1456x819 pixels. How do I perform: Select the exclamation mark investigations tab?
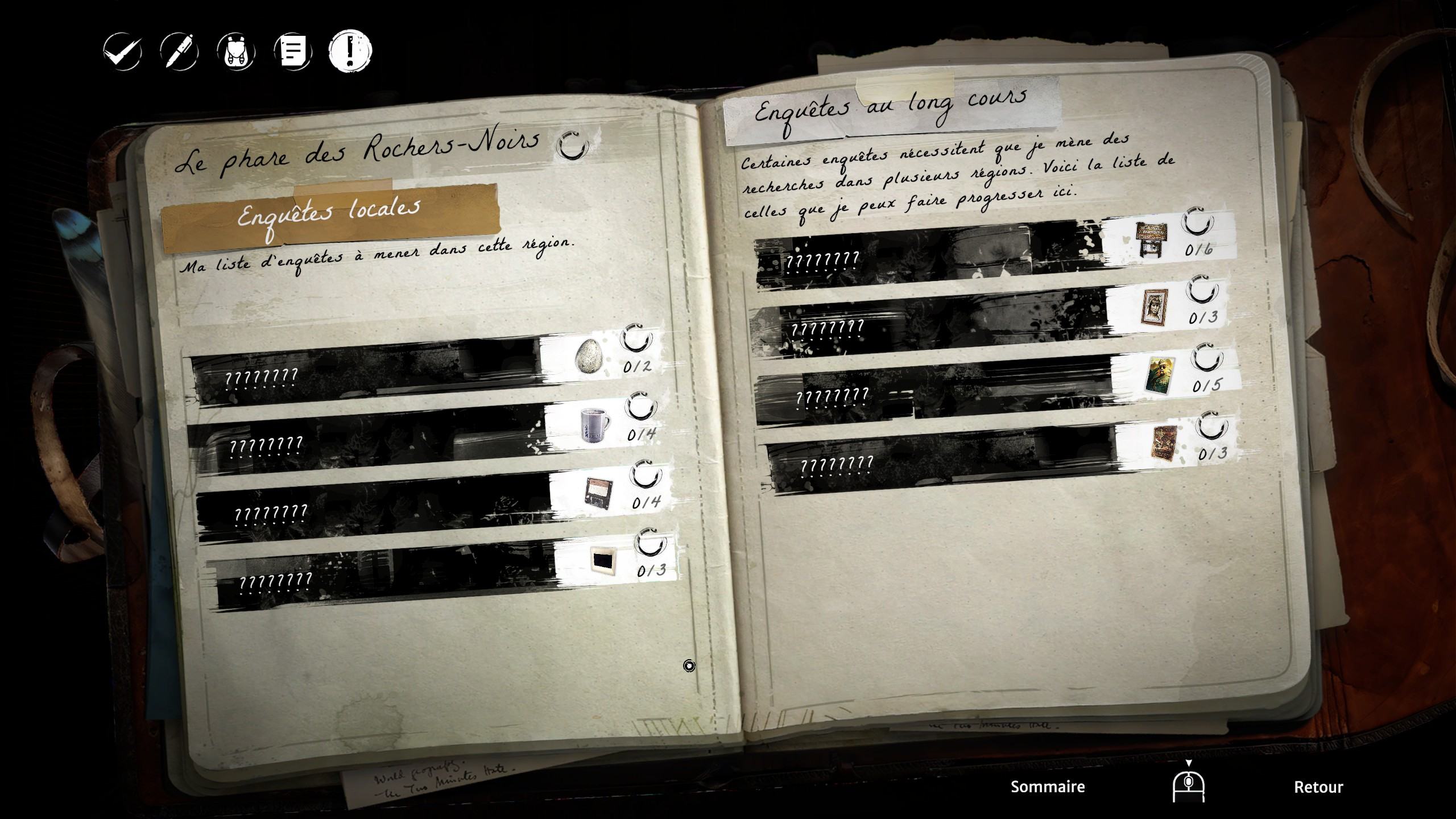[x=350, y=52]
